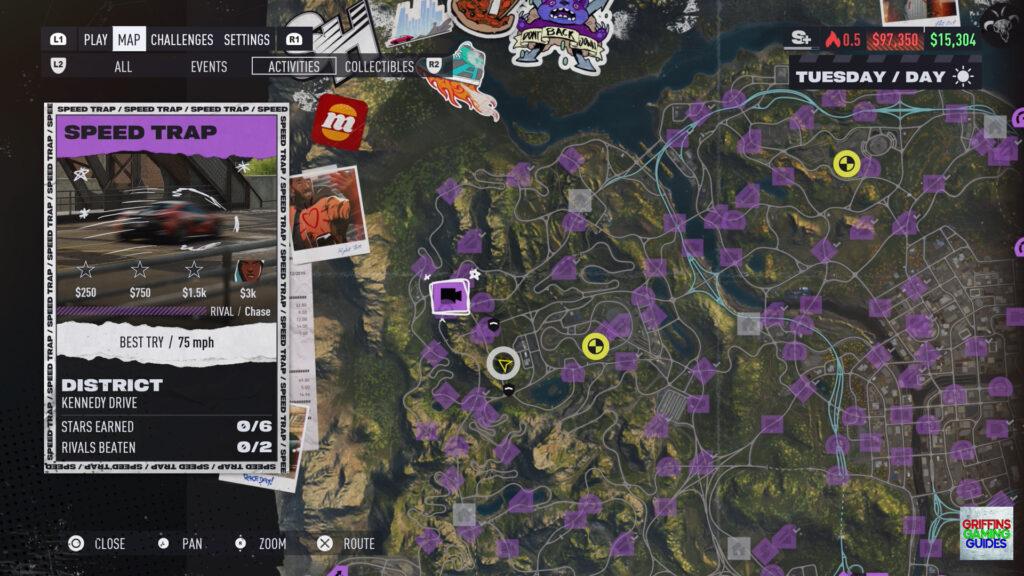Image resolution: width=1024 pixels, height=576 pixels.
Task: Switch filter to COLLECTIBLES
Action: coord(379,67)
